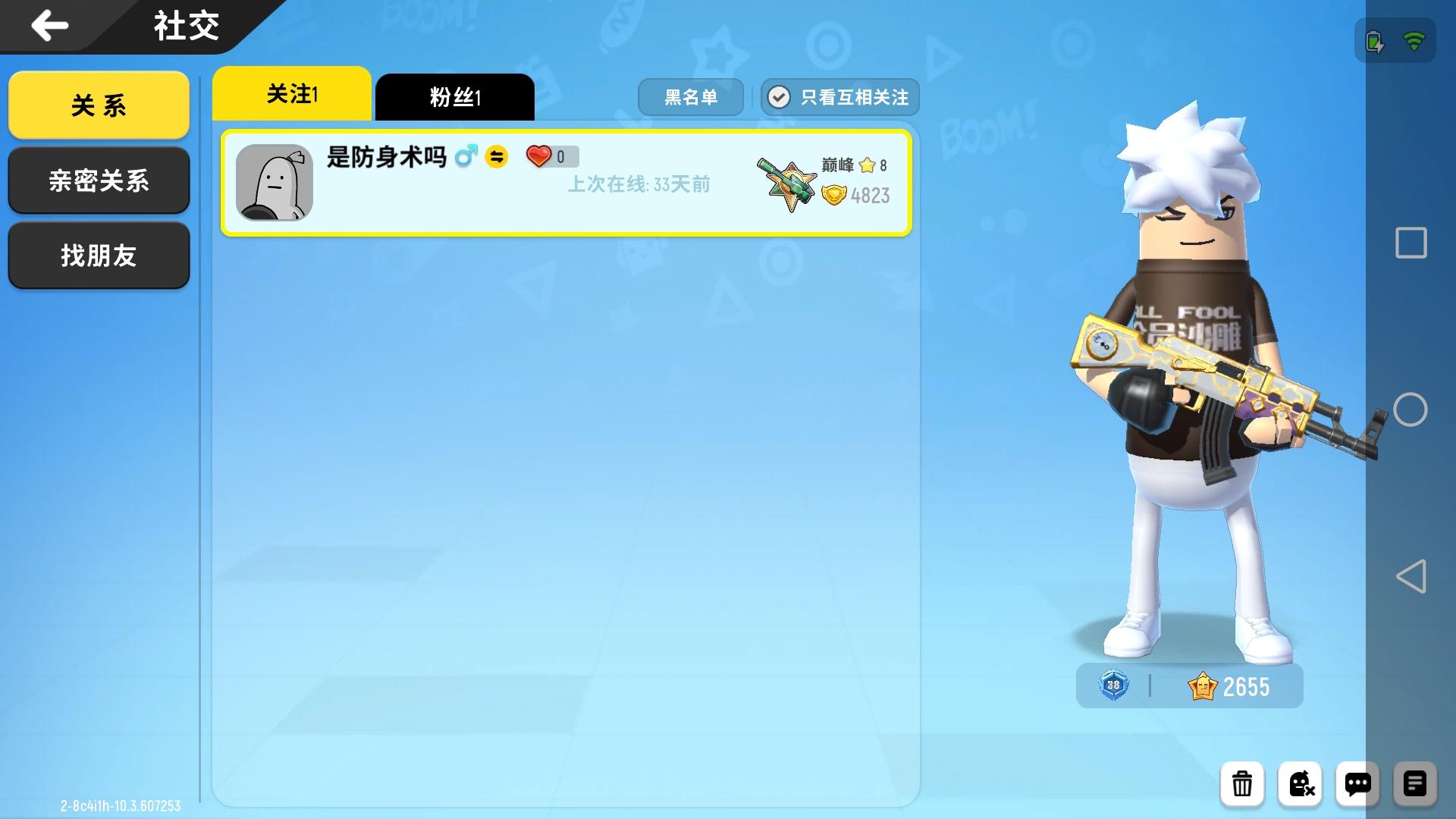Click the male gender symbol beside 是防身术吗
This screenshot has height=819, width=1456.
click(466, 154)
